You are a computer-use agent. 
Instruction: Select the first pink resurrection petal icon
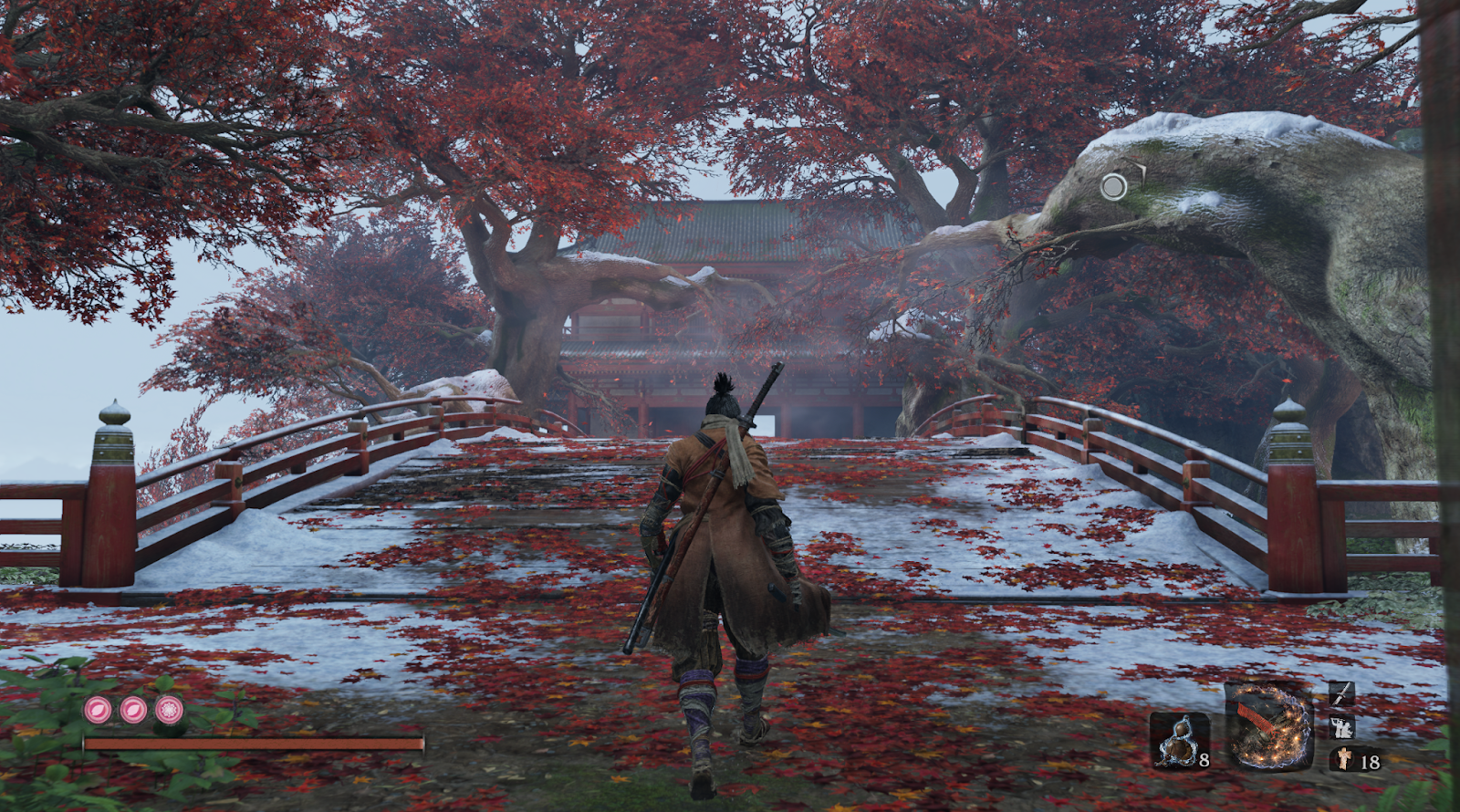pyautogui.click(x=96, y=710)
